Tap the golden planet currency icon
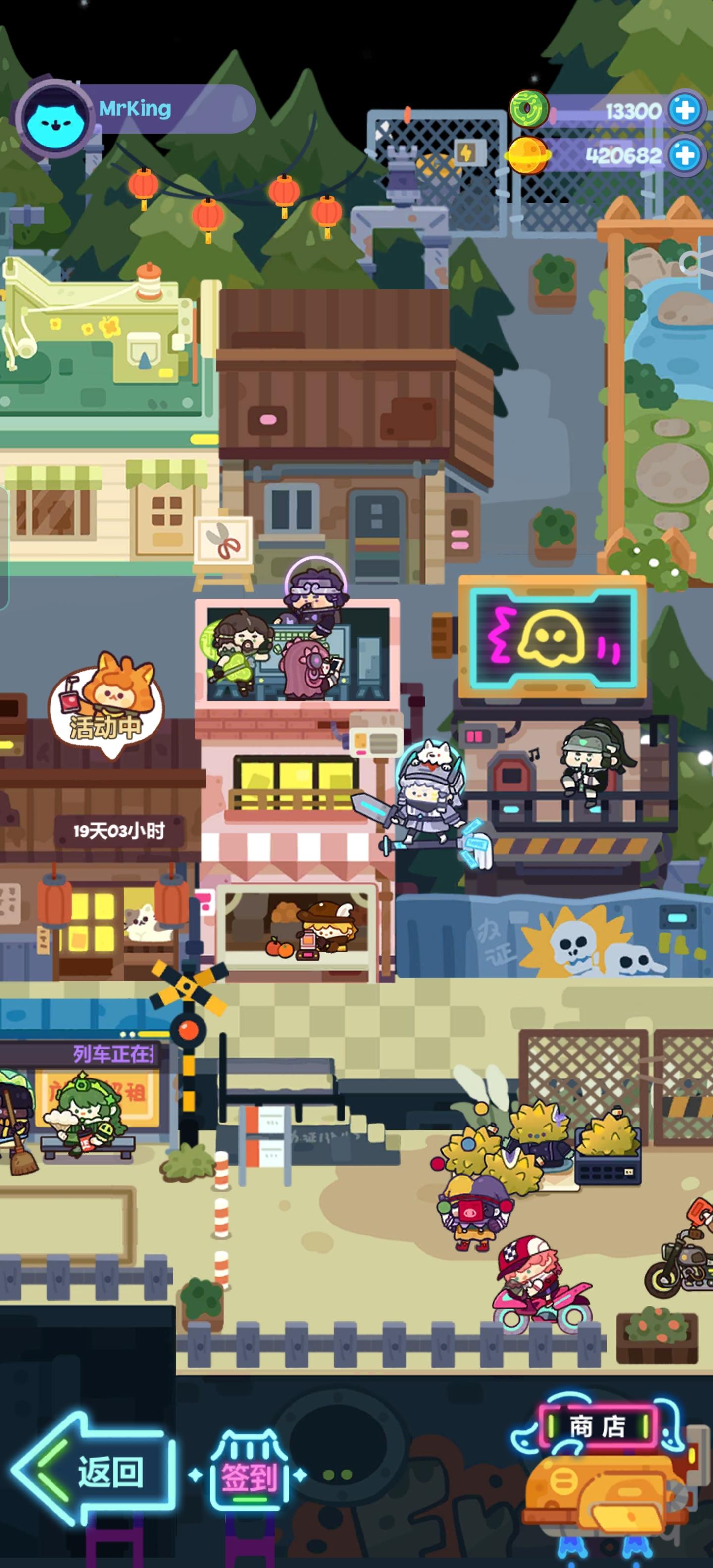713x1568 pixels. coord(528,157)
